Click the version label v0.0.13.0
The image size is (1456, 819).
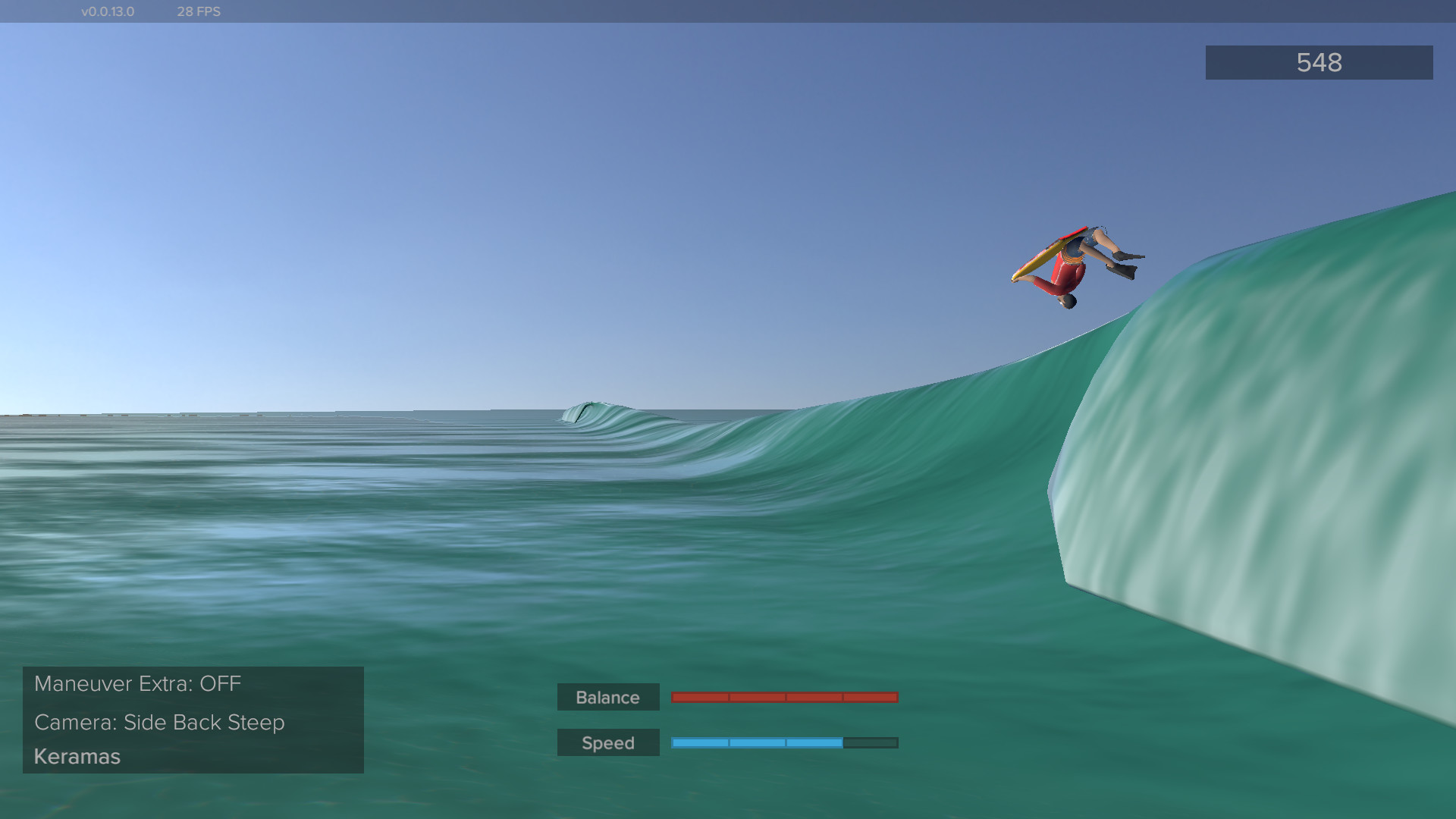coord(107,11)
